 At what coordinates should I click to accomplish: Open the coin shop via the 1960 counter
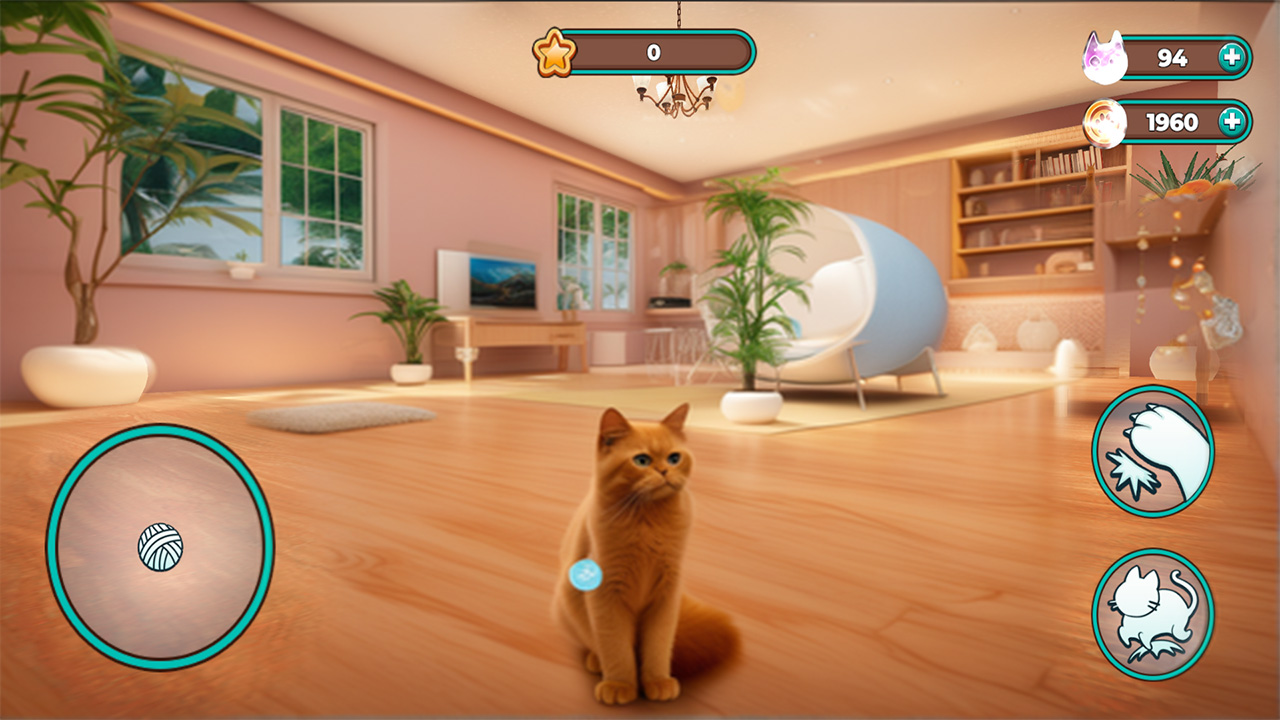(x=1180, y=121)
